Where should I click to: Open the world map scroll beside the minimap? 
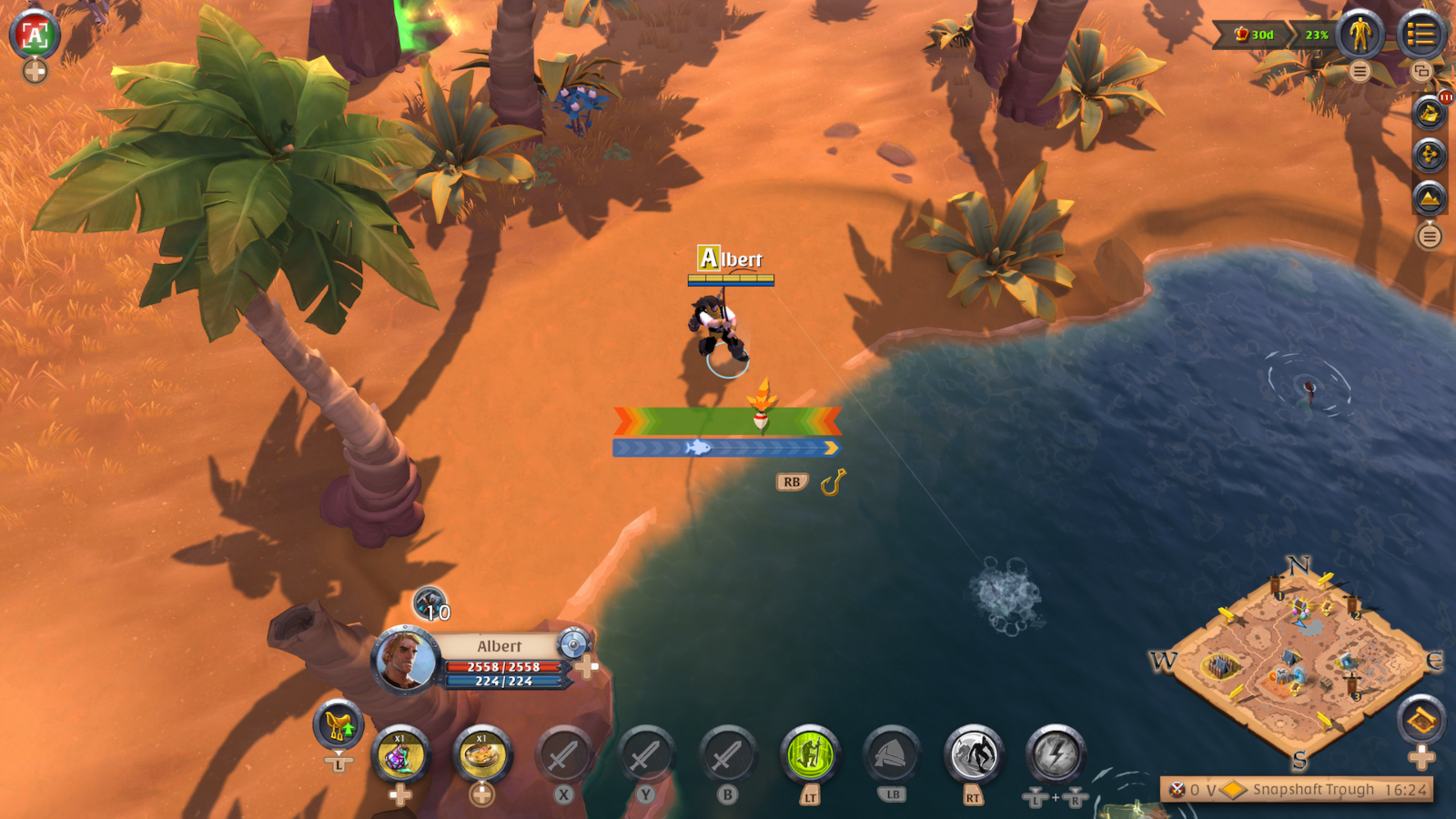click(1420, 719)
